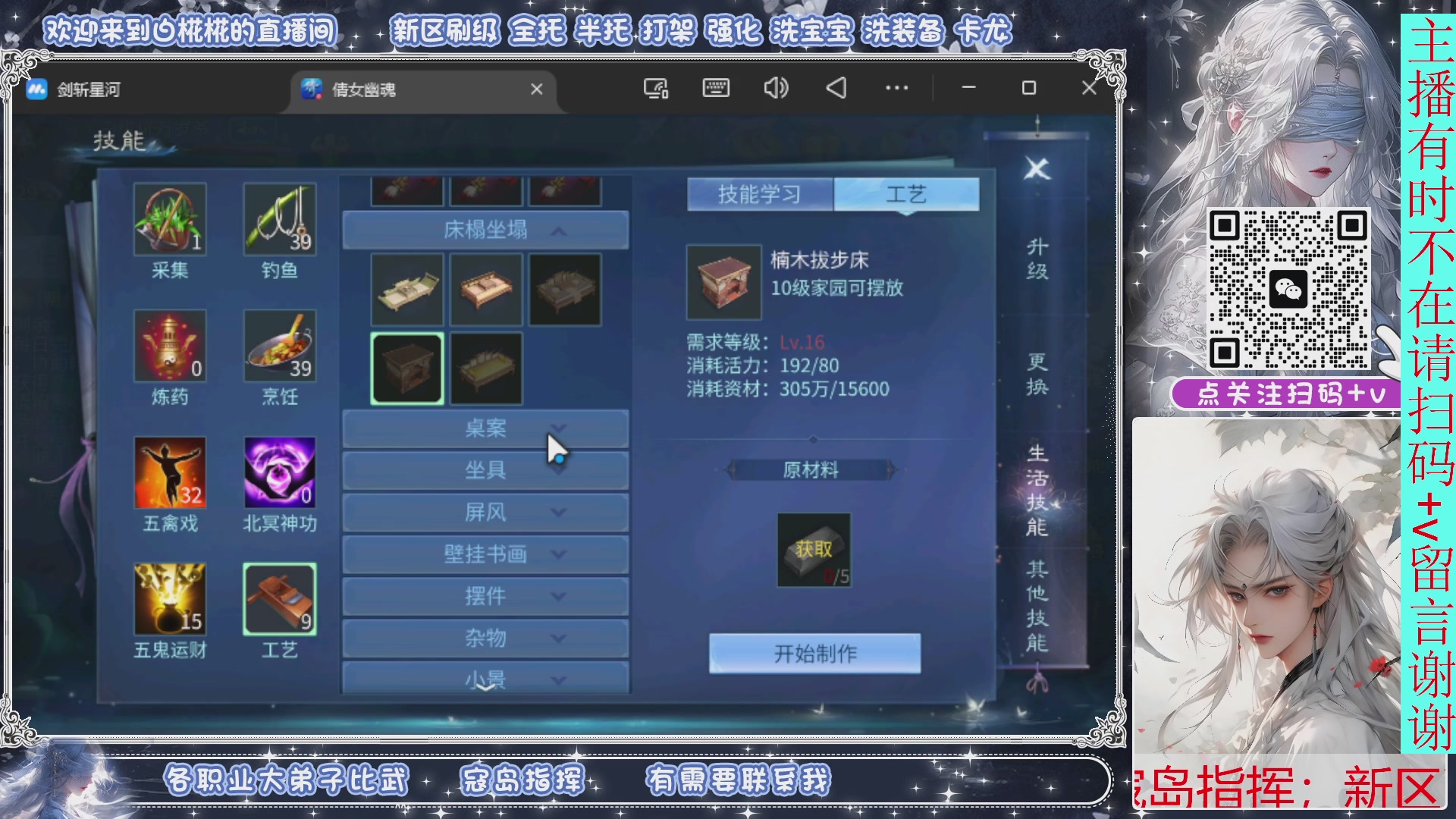The width and height of the screenshot is (1456, 819).
Task: Select the 工艺 crafting skill icon
Action: coord(280,601)
